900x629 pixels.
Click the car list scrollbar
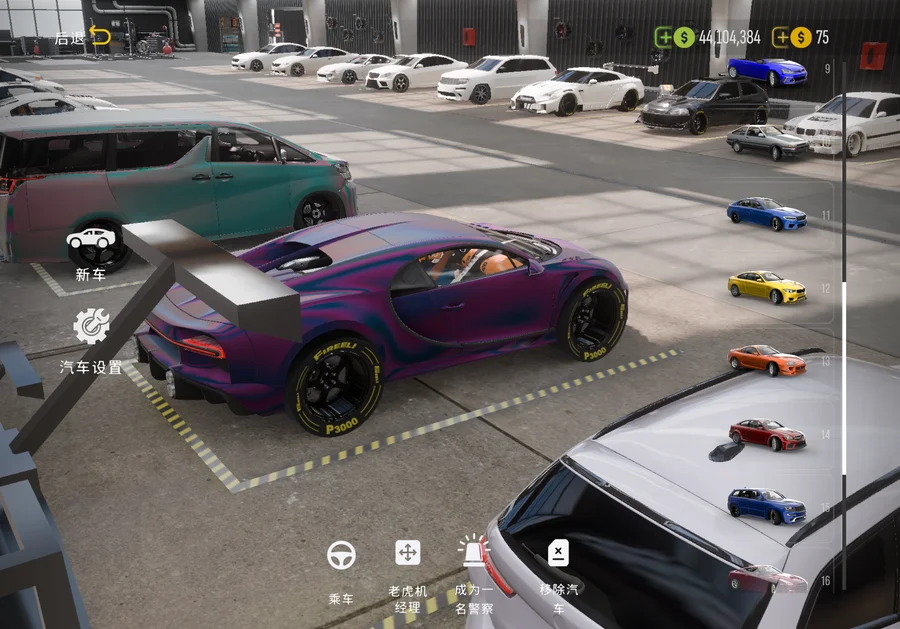click(844, 379)
